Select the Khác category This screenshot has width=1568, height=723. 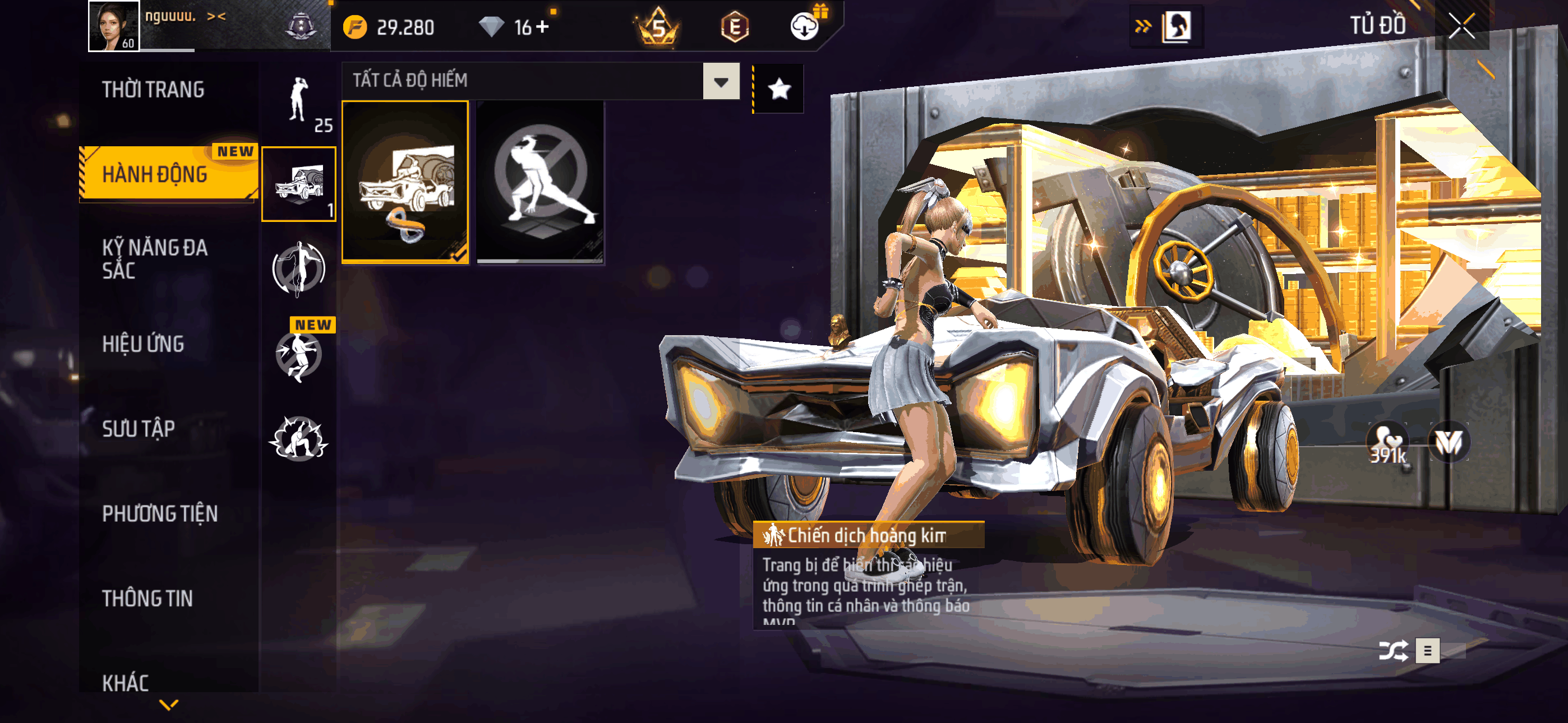point(126,683)
